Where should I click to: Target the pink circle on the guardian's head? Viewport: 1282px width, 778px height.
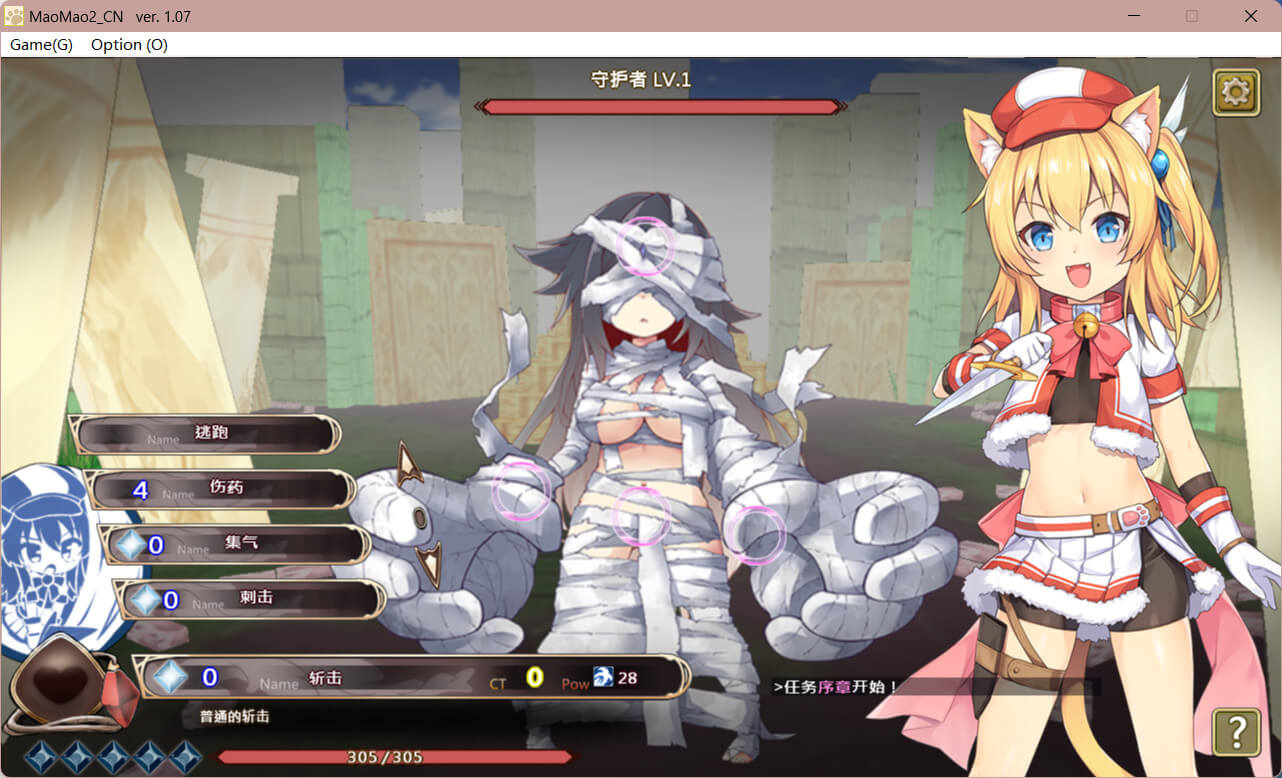tap(644, 245)
